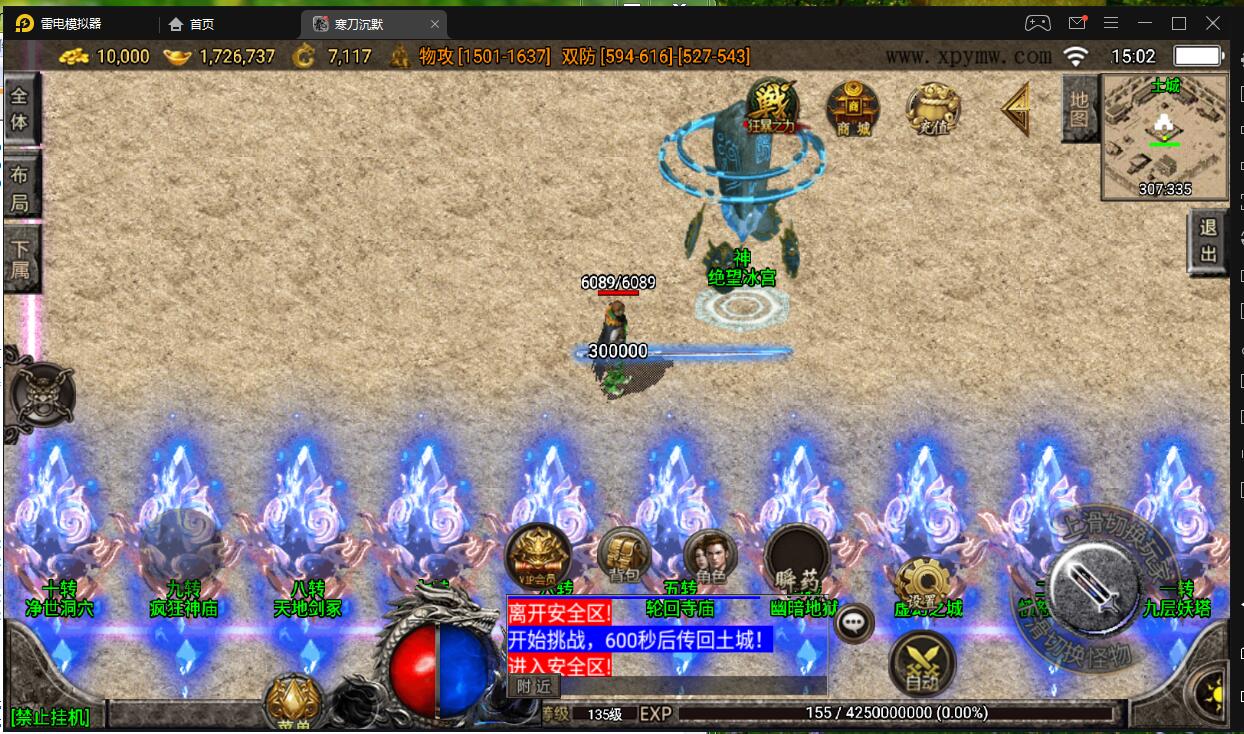Select the 退出 exit button
The width and height of the screenshot is (1244, 734).
click(1208, 242)
